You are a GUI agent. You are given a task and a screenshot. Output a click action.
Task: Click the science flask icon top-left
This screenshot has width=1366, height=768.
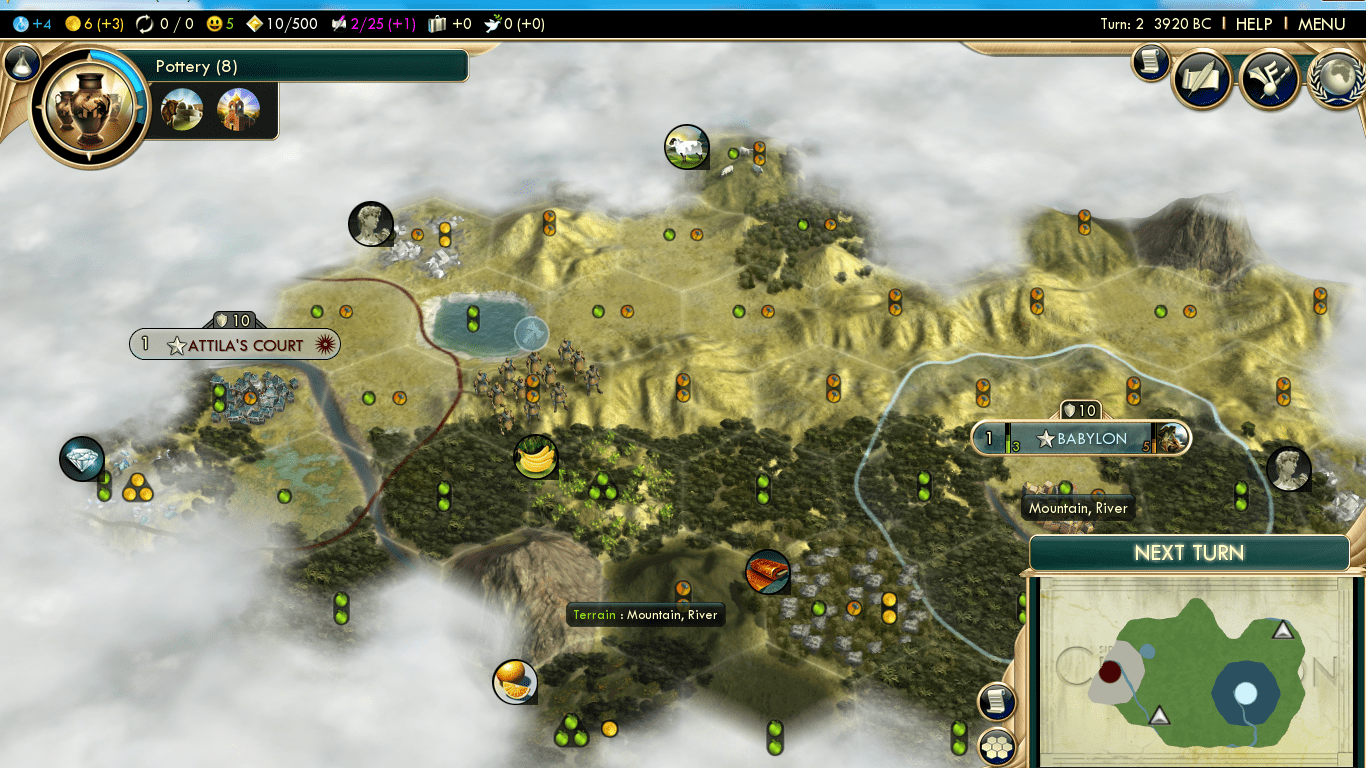coord(22,22)
